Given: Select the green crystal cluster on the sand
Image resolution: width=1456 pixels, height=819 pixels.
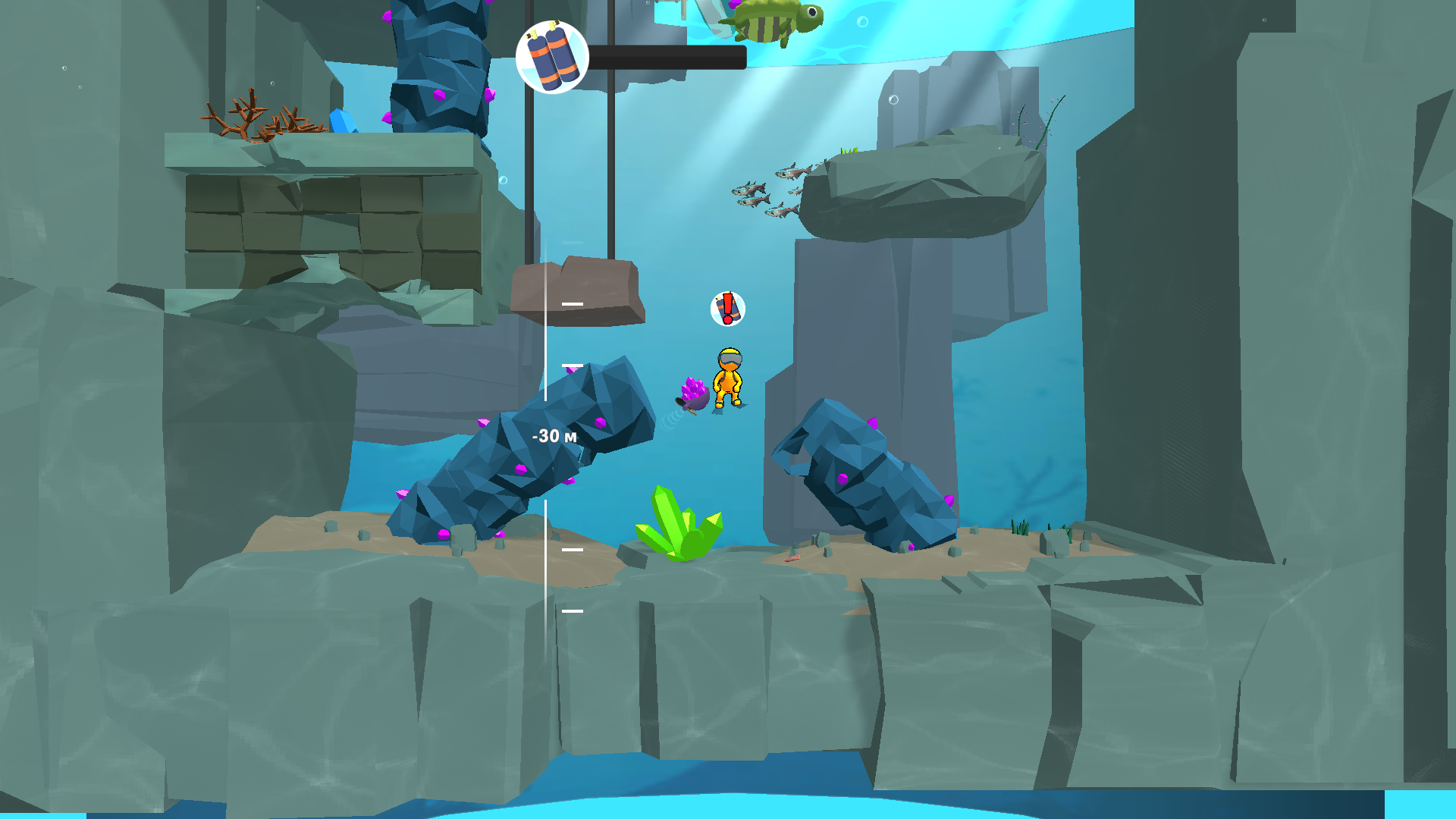Looking at the screenshot, I should click(680, 526).
